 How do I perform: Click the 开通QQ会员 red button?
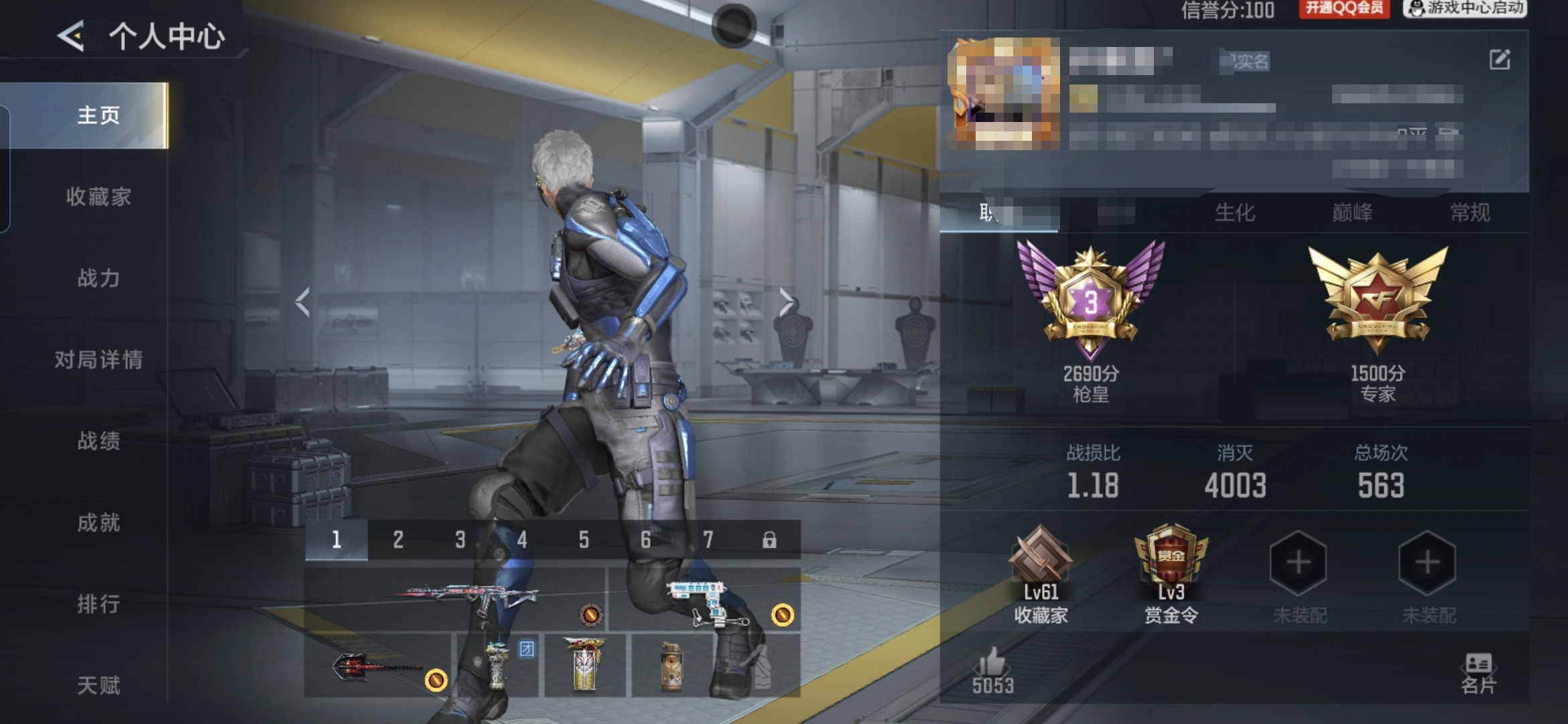click(1344, 8)
